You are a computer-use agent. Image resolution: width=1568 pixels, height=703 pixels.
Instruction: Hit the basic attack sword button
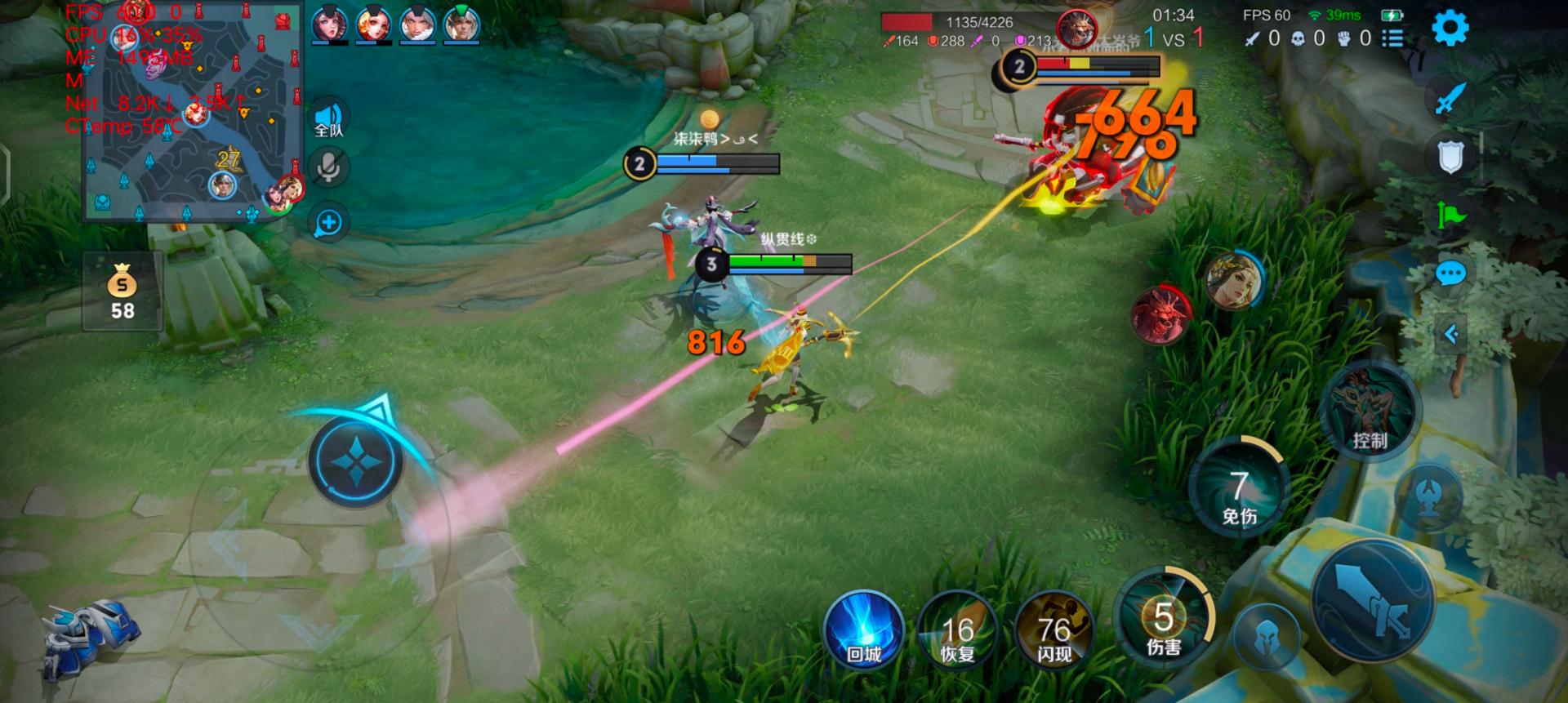(1373, 601)
